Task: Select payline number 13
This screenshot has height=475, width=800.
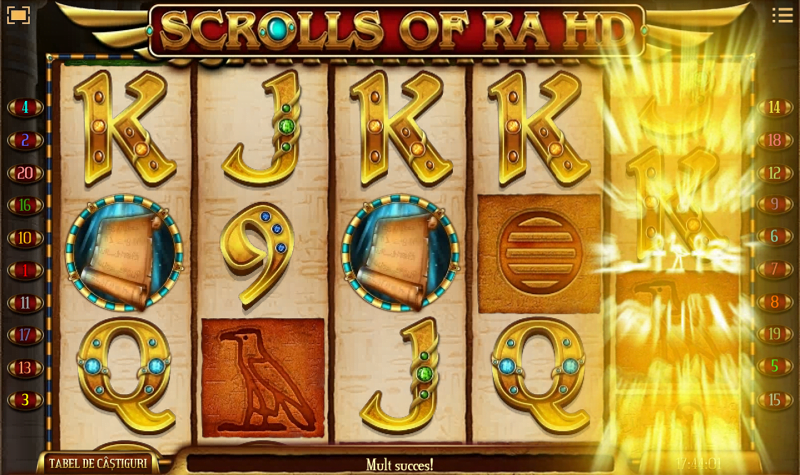Action: [24, 367]
